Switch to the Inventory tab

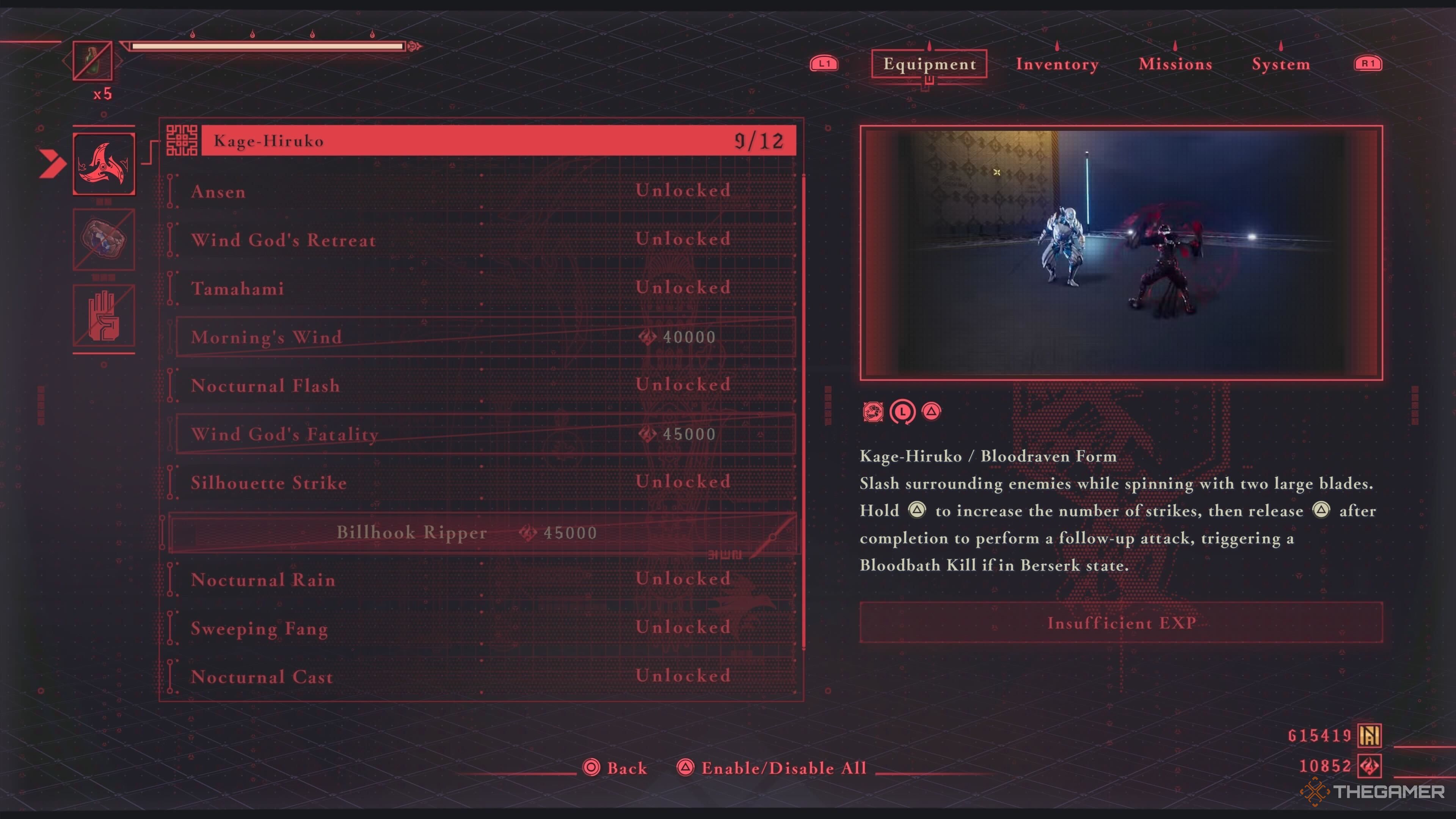[x=1057, y=64]
